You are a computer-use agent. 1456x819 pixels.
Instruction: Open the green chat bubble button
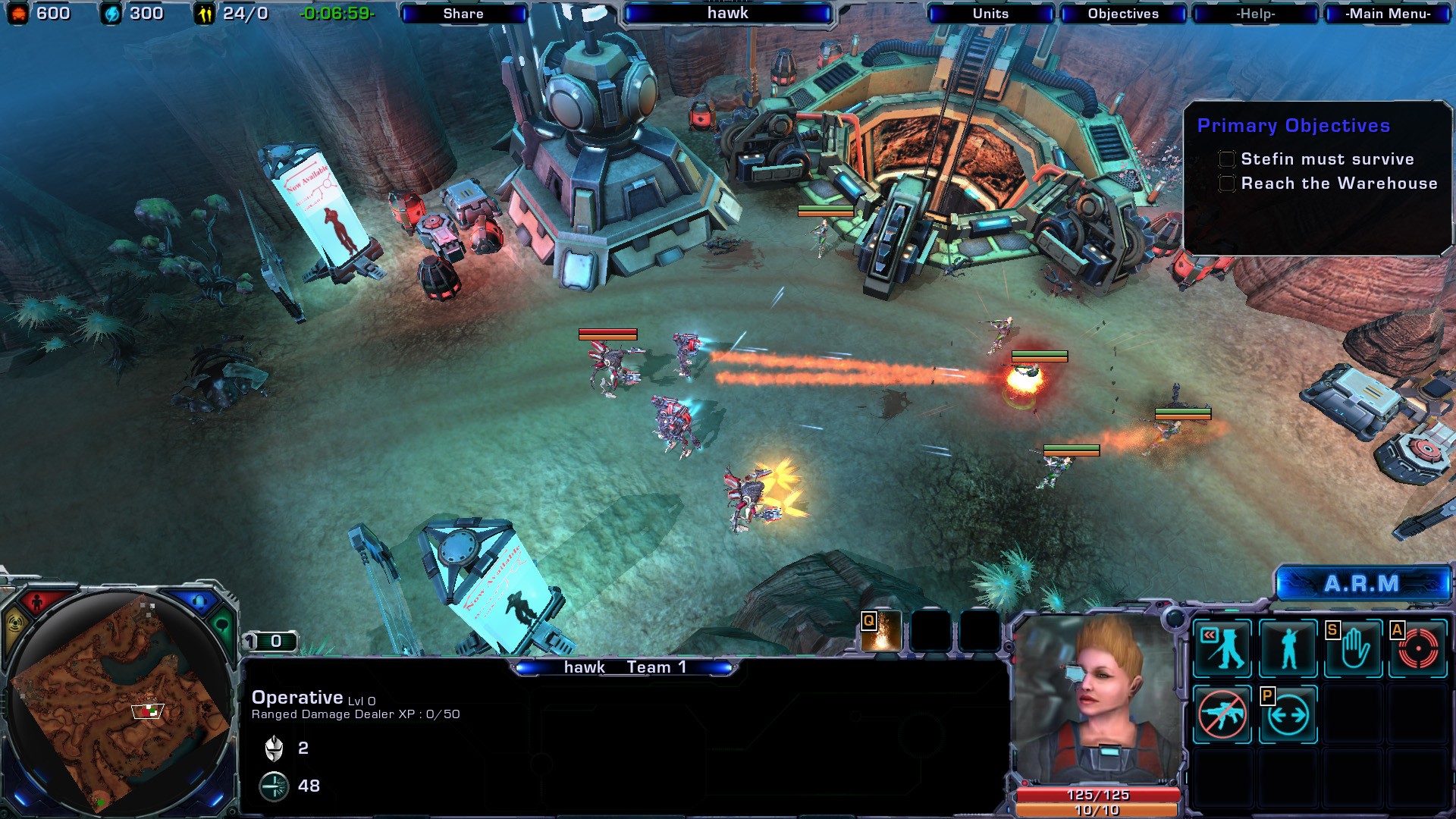point(222,626)
